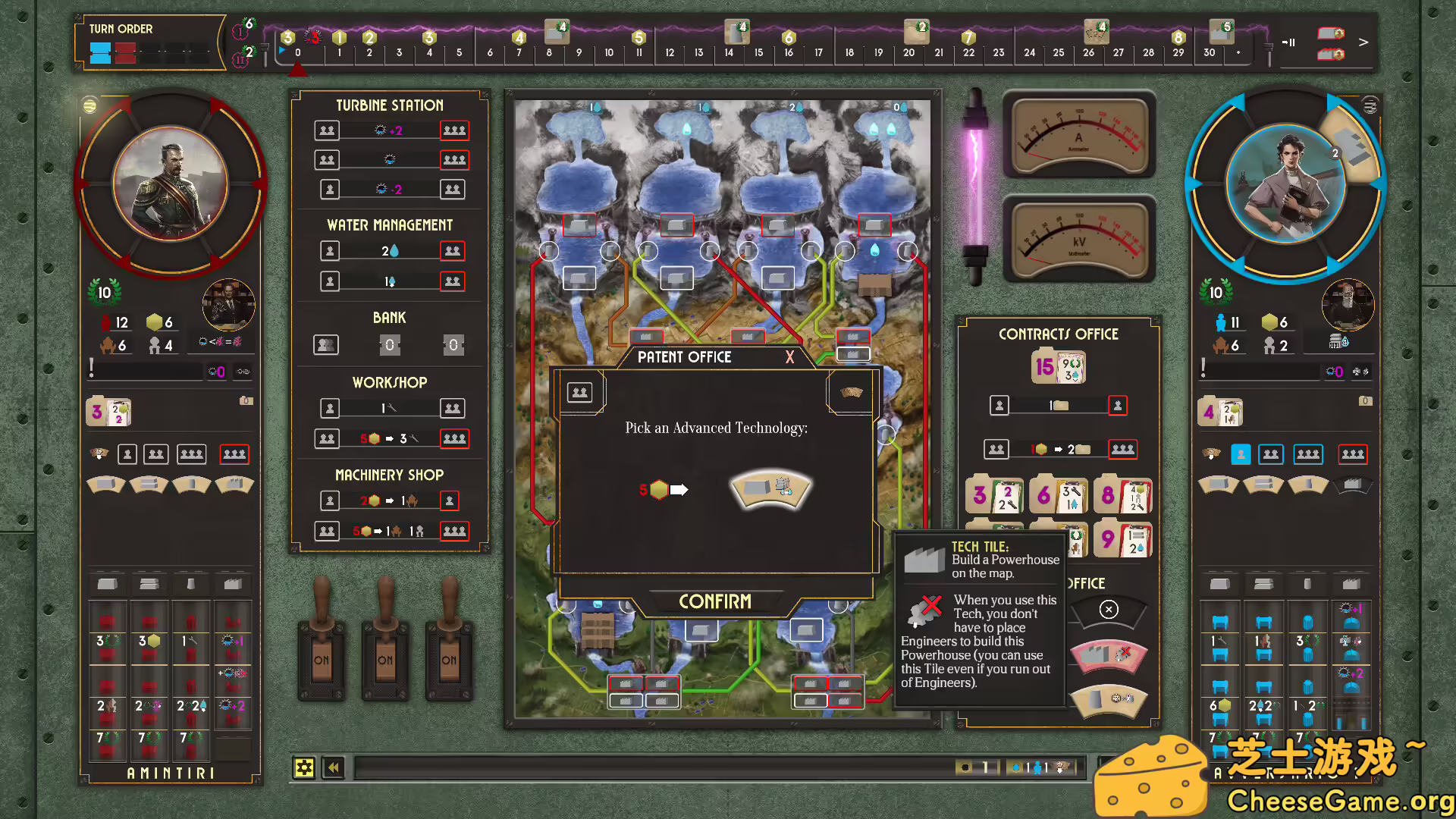Image resolution: width=1456 pixels, height=819 pixels.
Task: Place an engineer in the Bank slot
Action: tap(326, 344)
